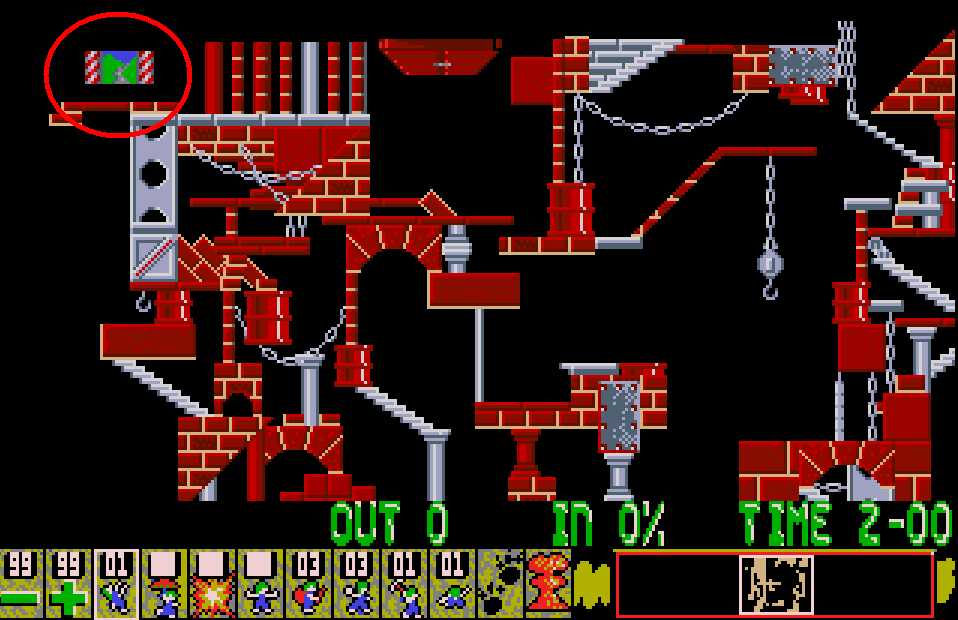Pause the game with the paw prints button
The image size is (958, 620).
pos(499,584)
